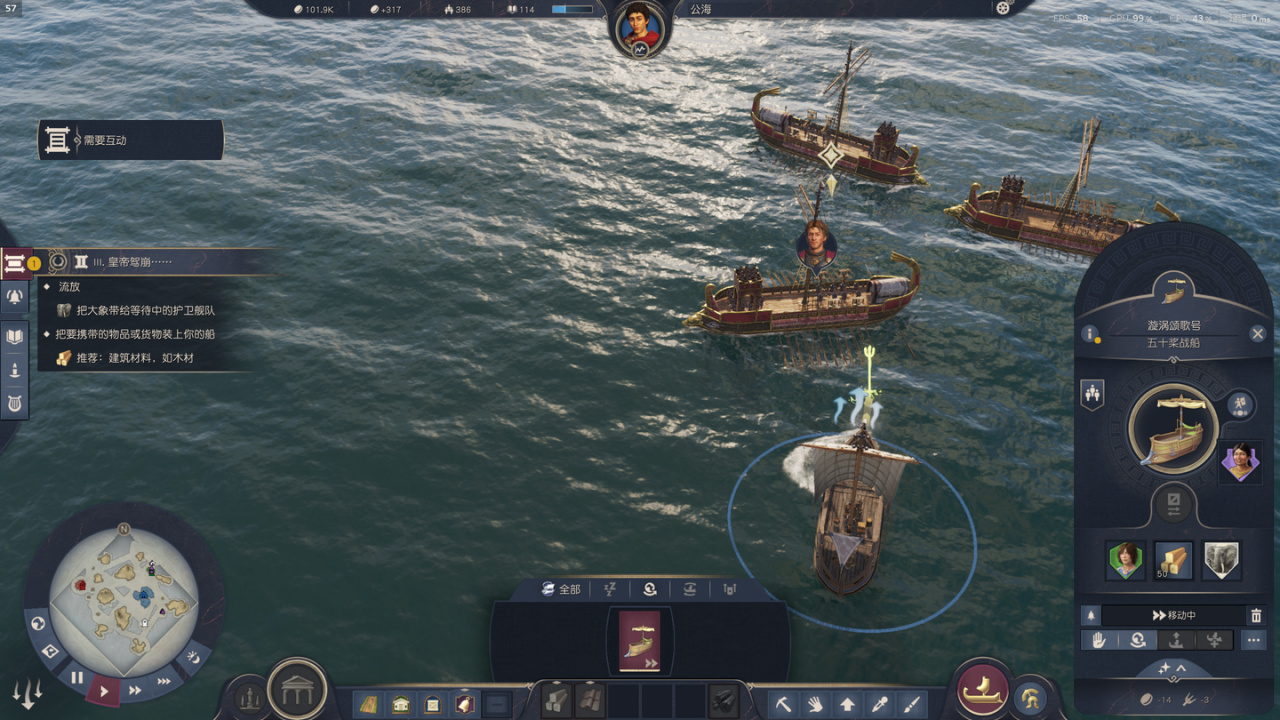Open the ship info details button

[x=1091, y=334]
